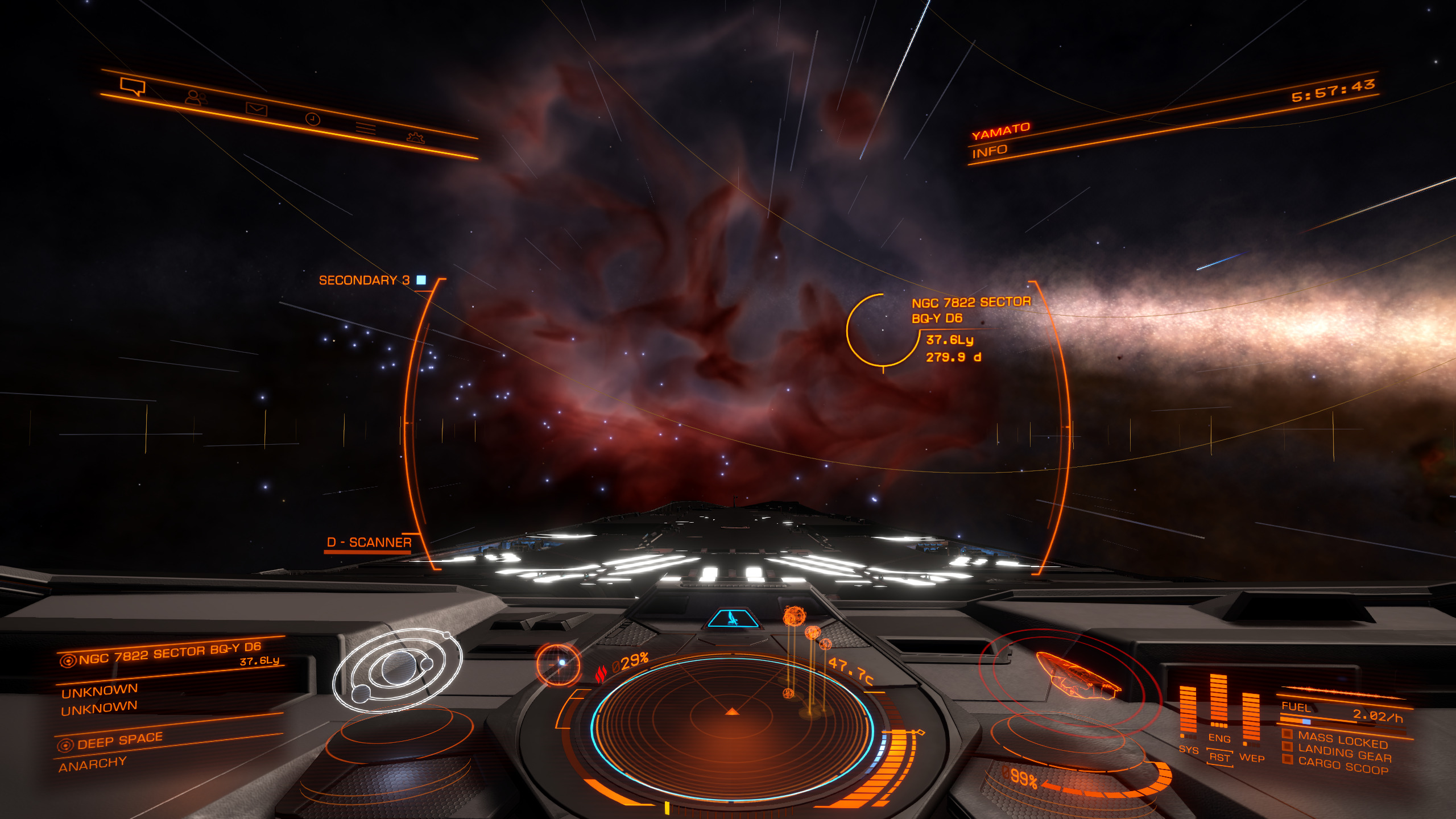Viewport: 1456px width, 819px height.
Task: Select the NGC 7822 Sector destination entry
Action: [169, 654]
